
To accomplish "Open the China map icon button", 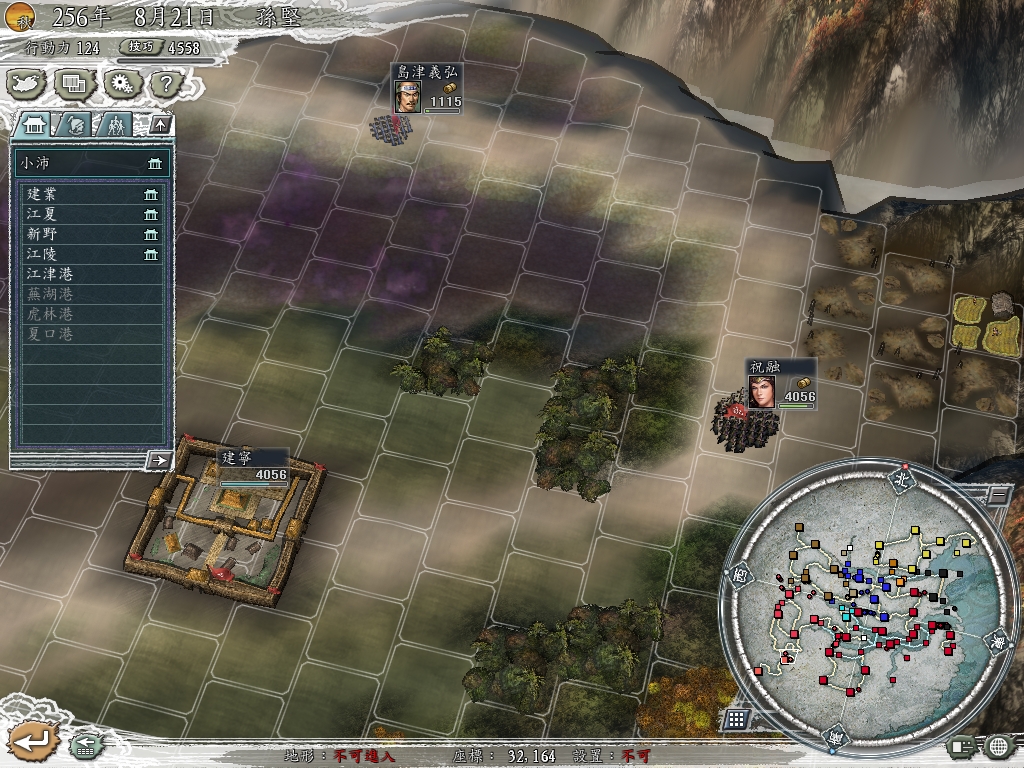I will pyautogui.click(x=27, y=84).
